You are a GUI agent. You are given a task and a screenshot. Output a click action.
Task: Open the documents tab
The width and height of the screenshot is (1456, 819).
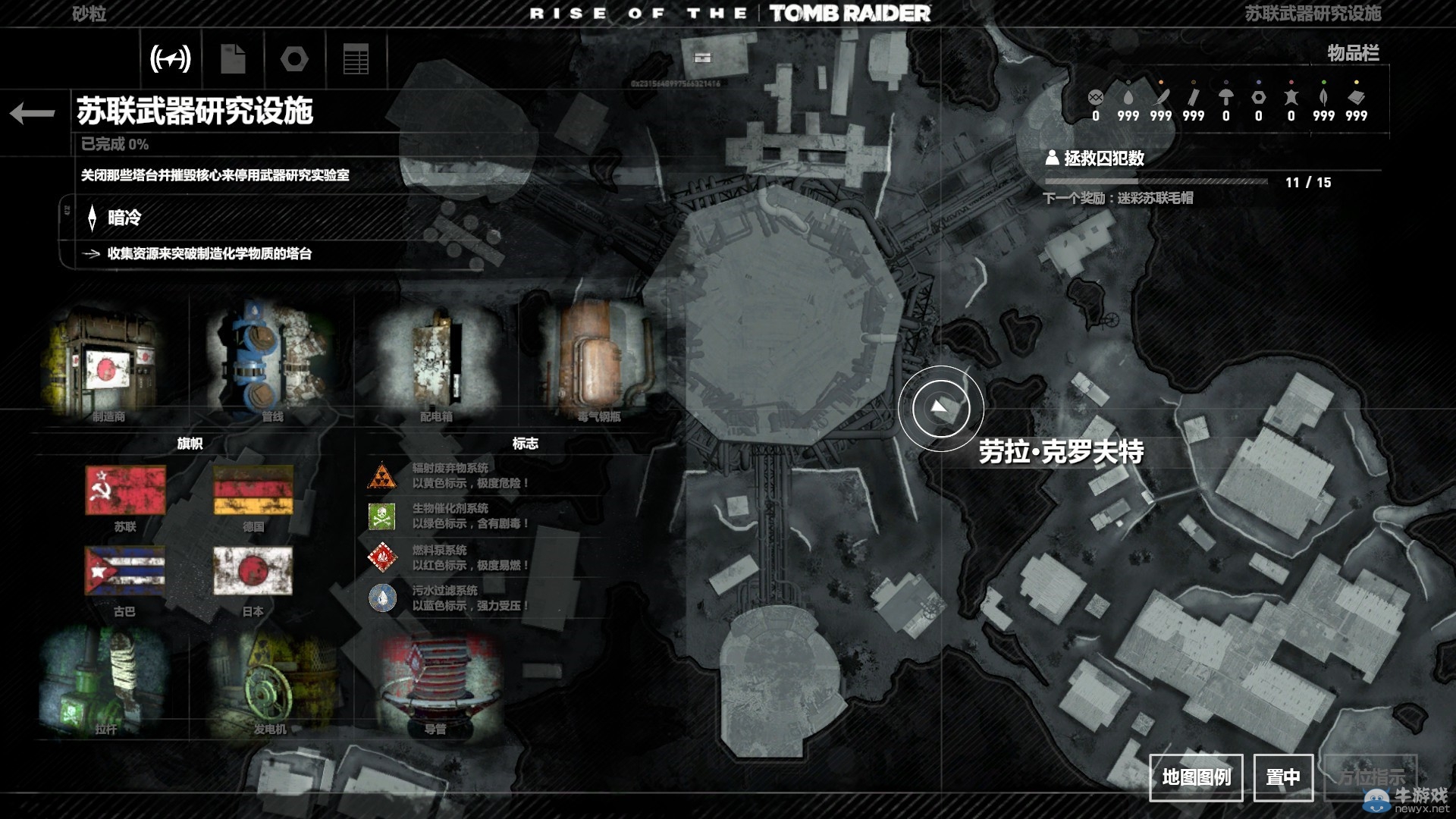point(233,58)
